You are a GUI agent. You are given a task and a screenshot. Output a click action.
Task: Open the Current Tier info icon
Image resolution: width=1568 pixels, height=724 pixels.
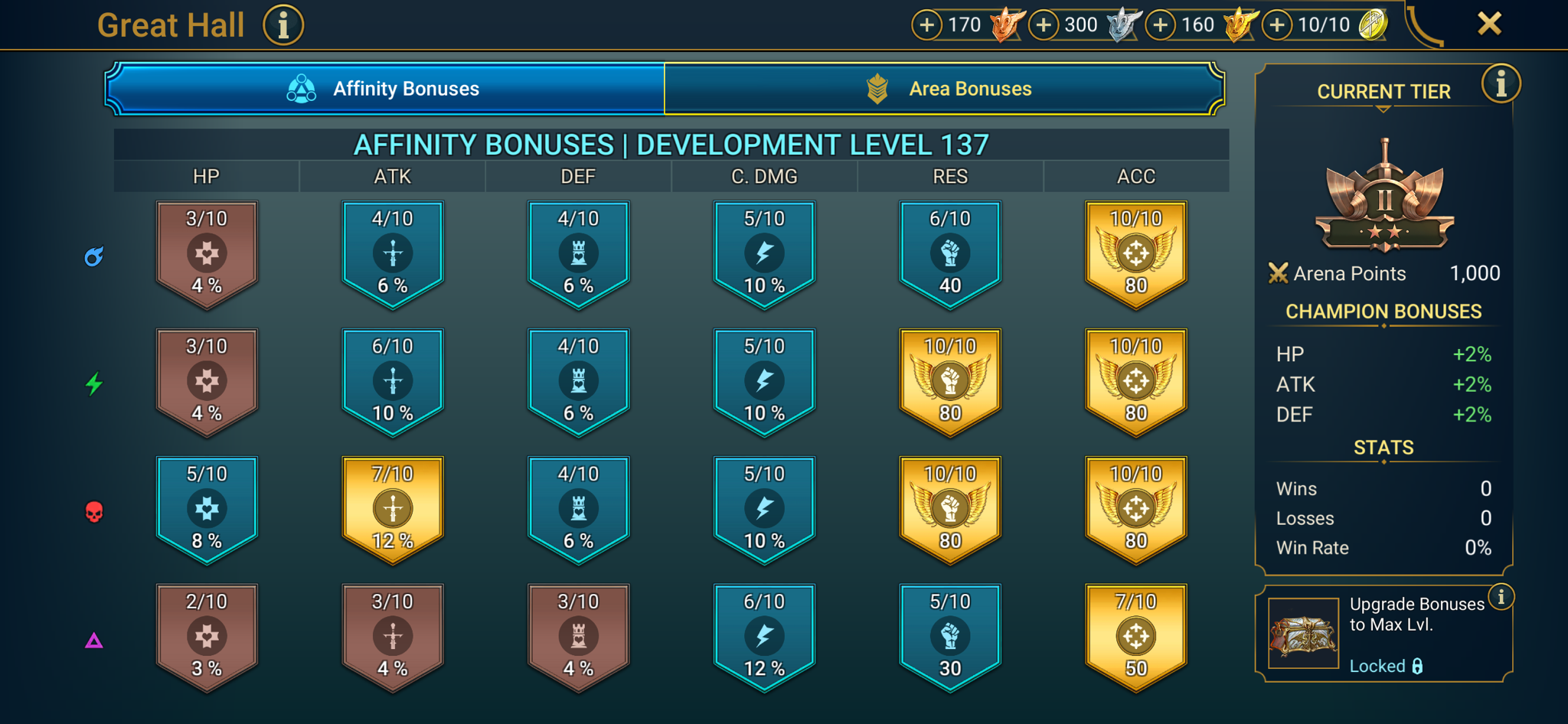pyautogui.click(x=1501, y=84)
